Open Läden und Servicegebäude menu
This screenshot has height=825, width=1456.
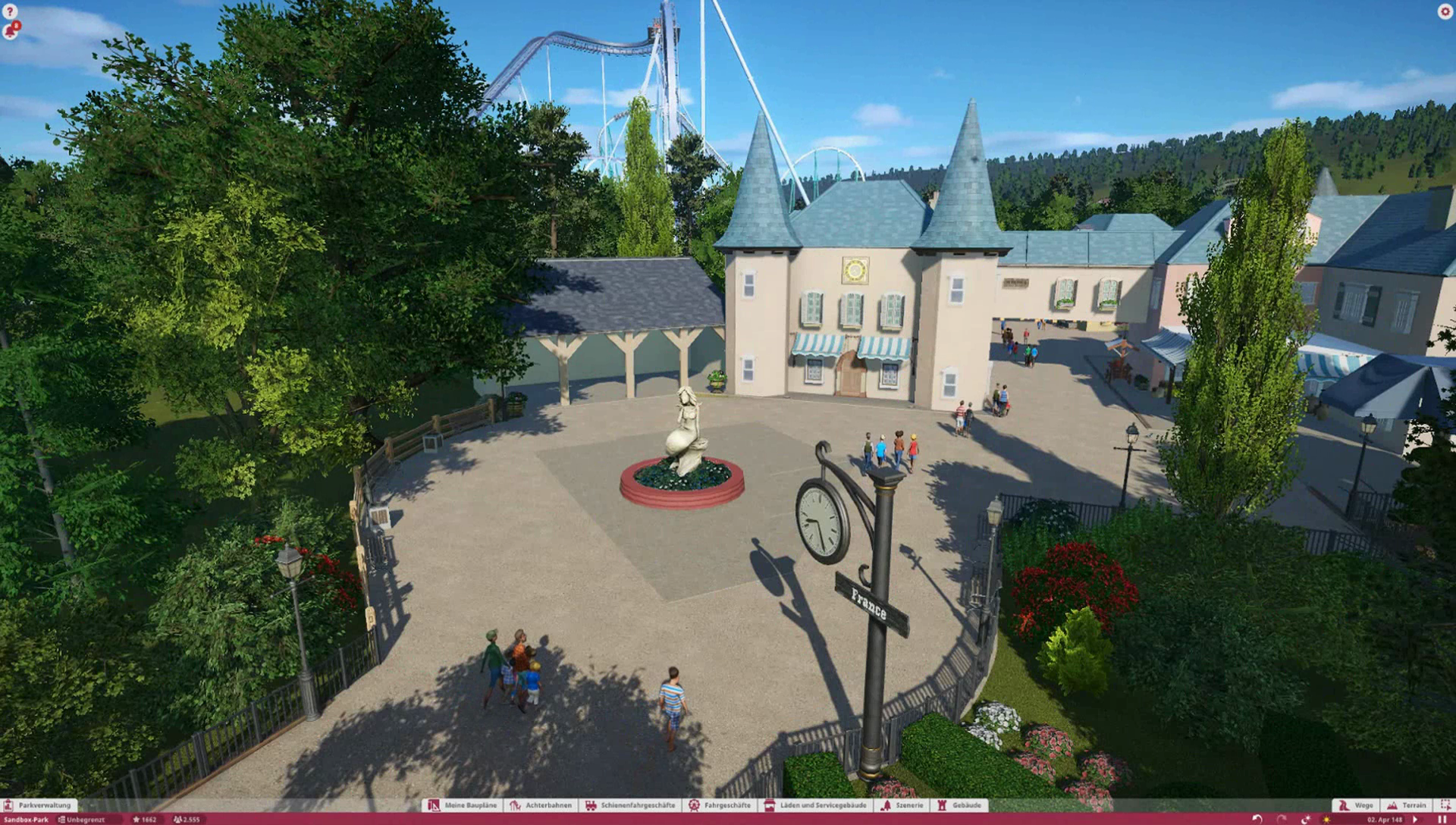point(815,805)
